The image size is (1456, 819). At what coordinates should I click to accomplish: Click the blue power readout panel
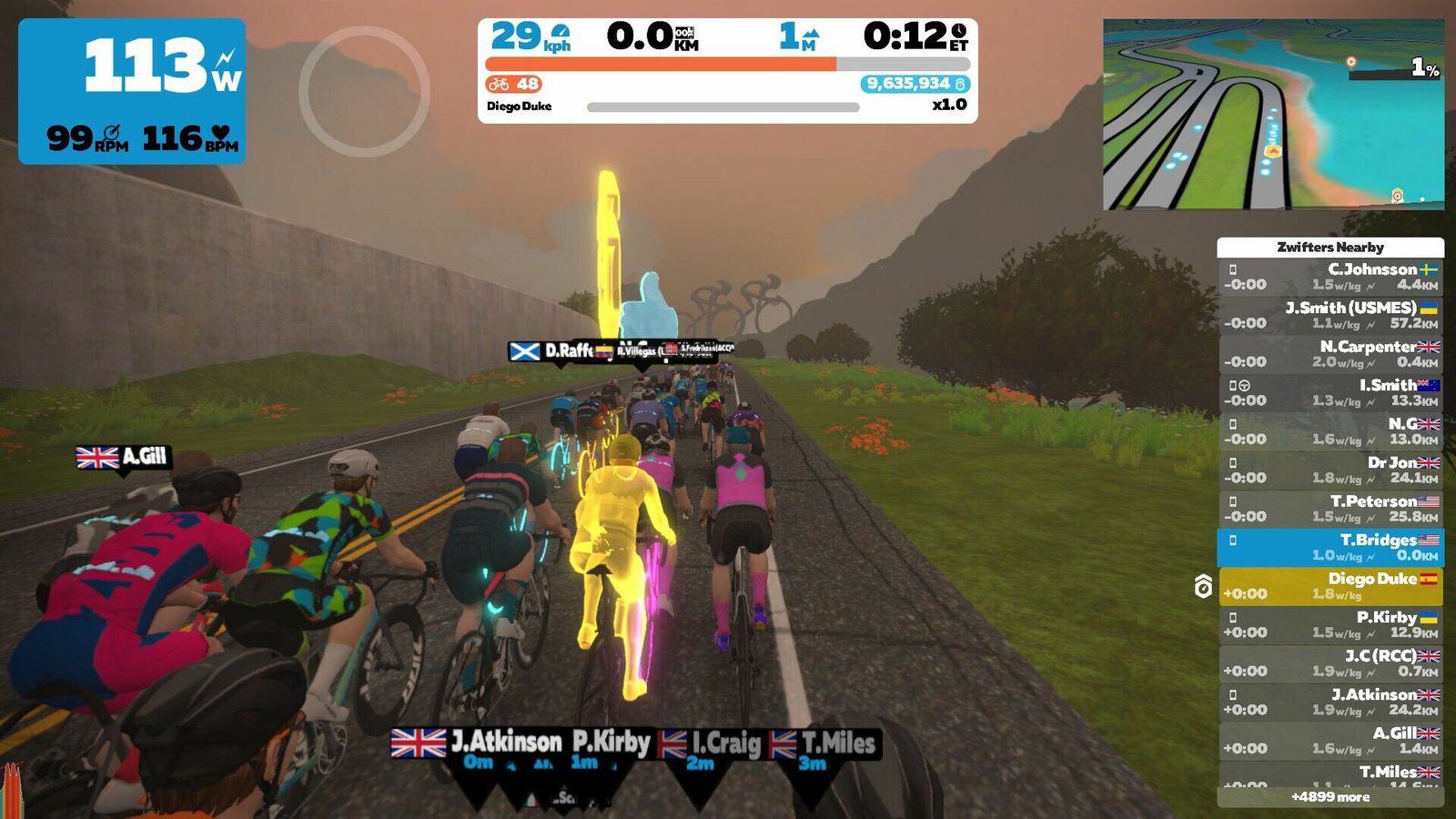pyautogui.click(x=132, y=91)
